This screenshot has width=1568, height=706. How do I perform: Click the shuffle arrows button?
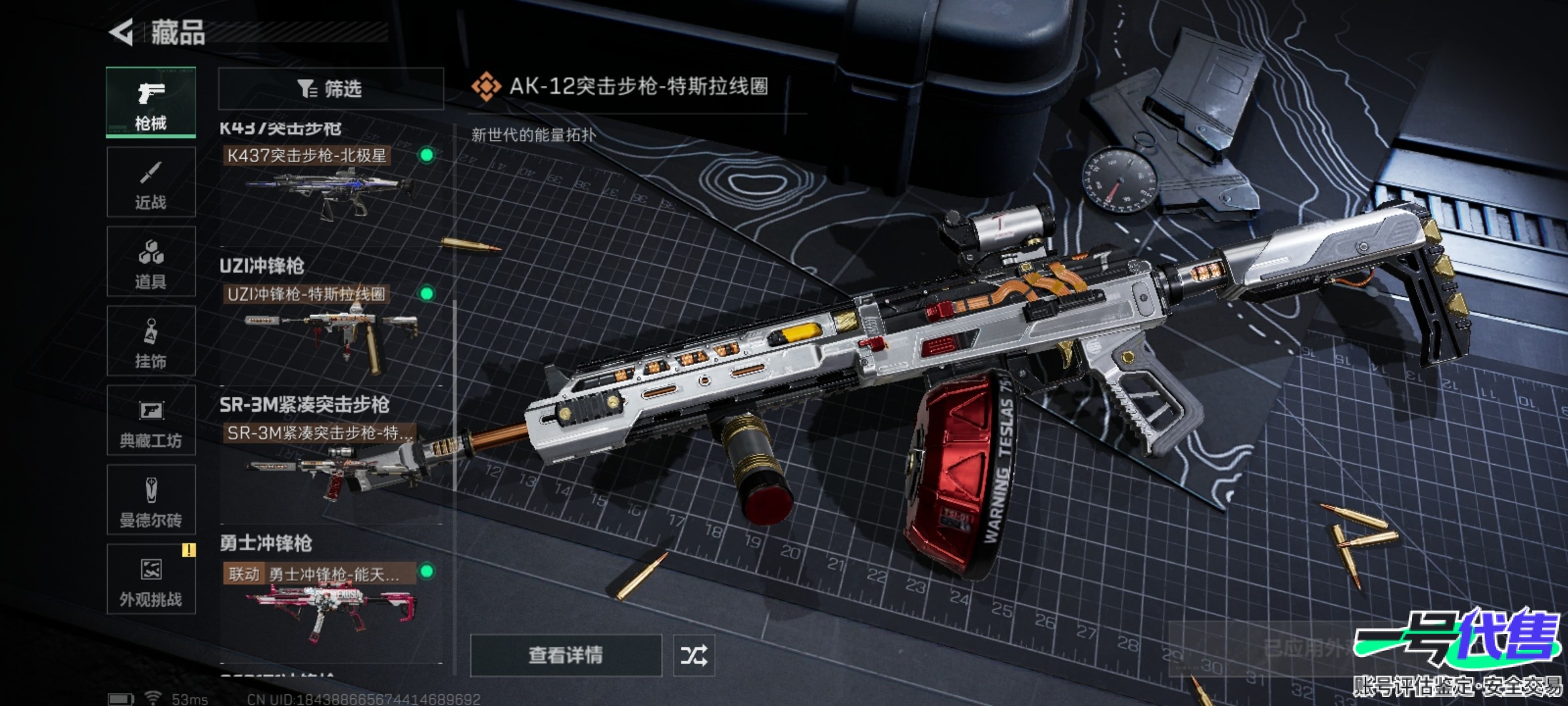(x=694, y=655)
